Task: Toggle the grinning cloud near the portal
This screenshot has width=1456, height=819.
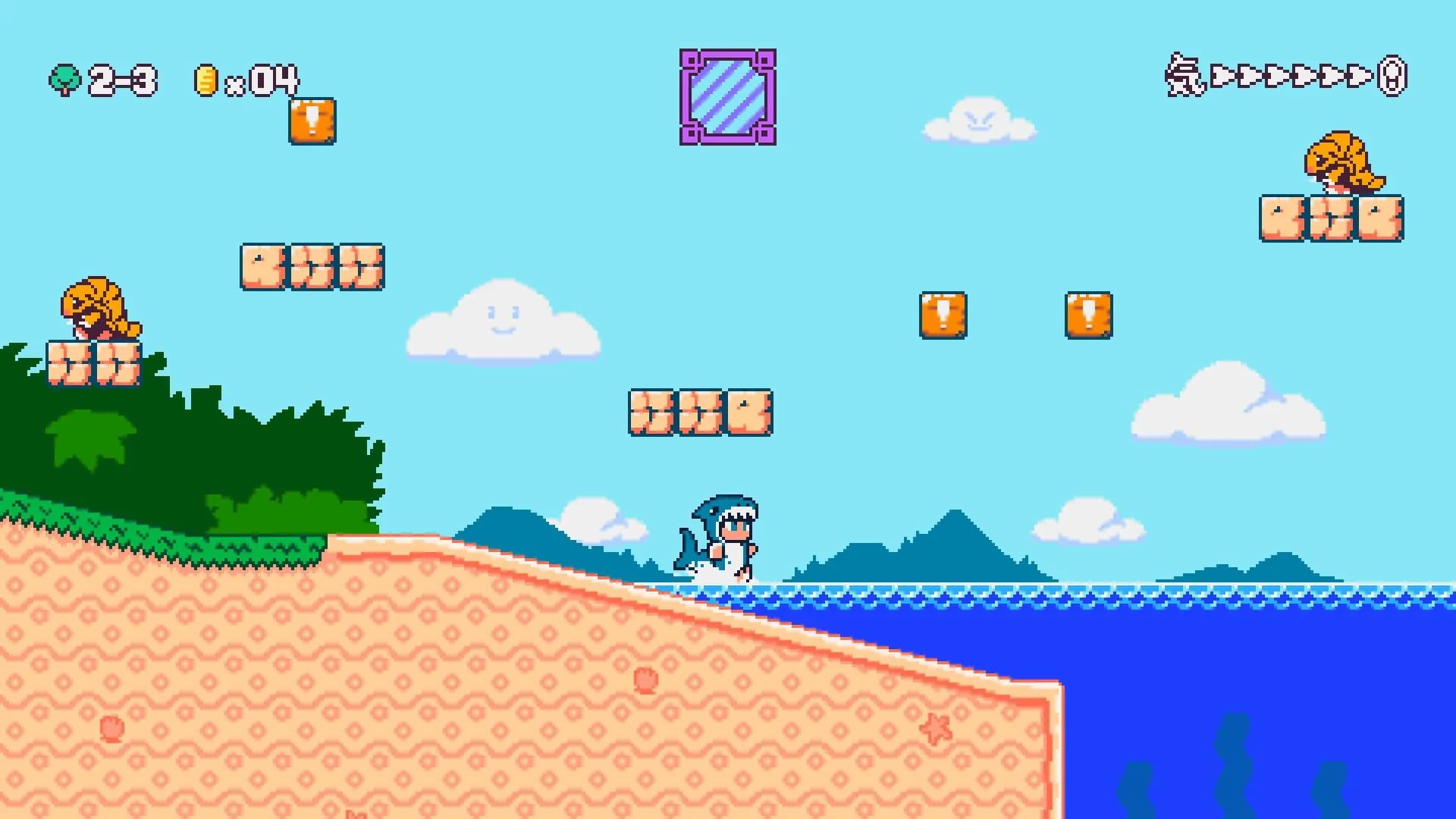Action: click(978, 118)
